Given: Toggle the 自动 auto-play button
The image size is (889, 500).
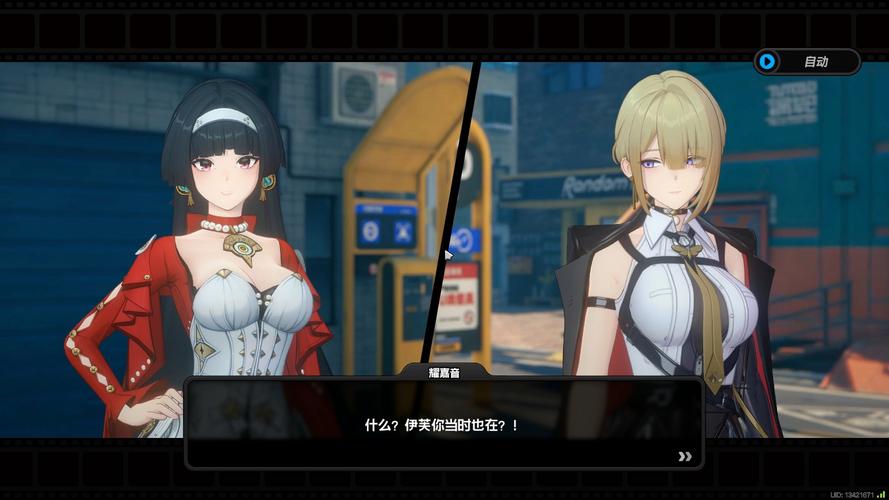Looking at the screenshot, I should coord(806,62).
